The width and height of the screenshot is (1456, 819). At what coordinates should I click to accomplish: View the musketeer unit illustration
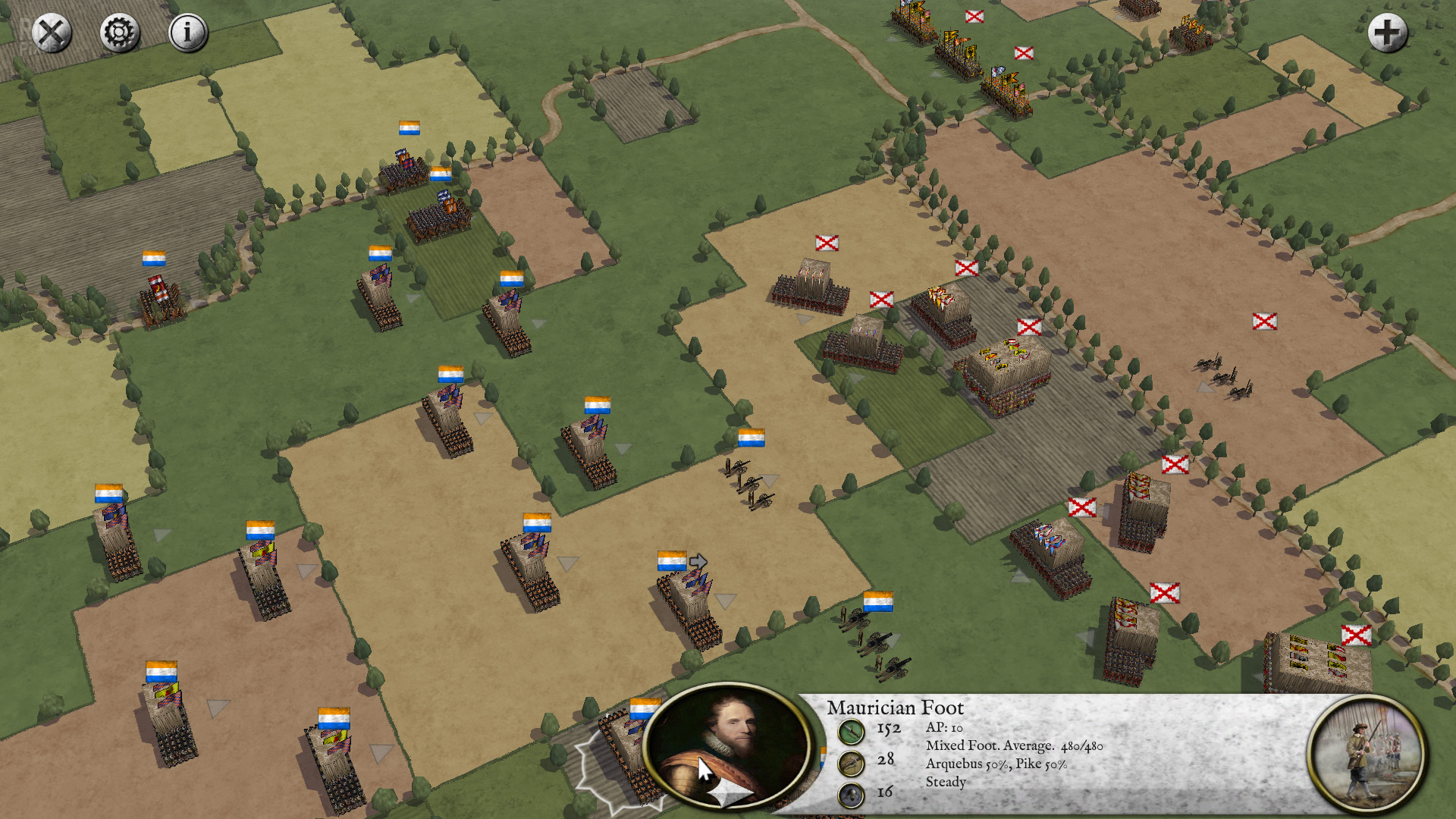click(1366, 755)
